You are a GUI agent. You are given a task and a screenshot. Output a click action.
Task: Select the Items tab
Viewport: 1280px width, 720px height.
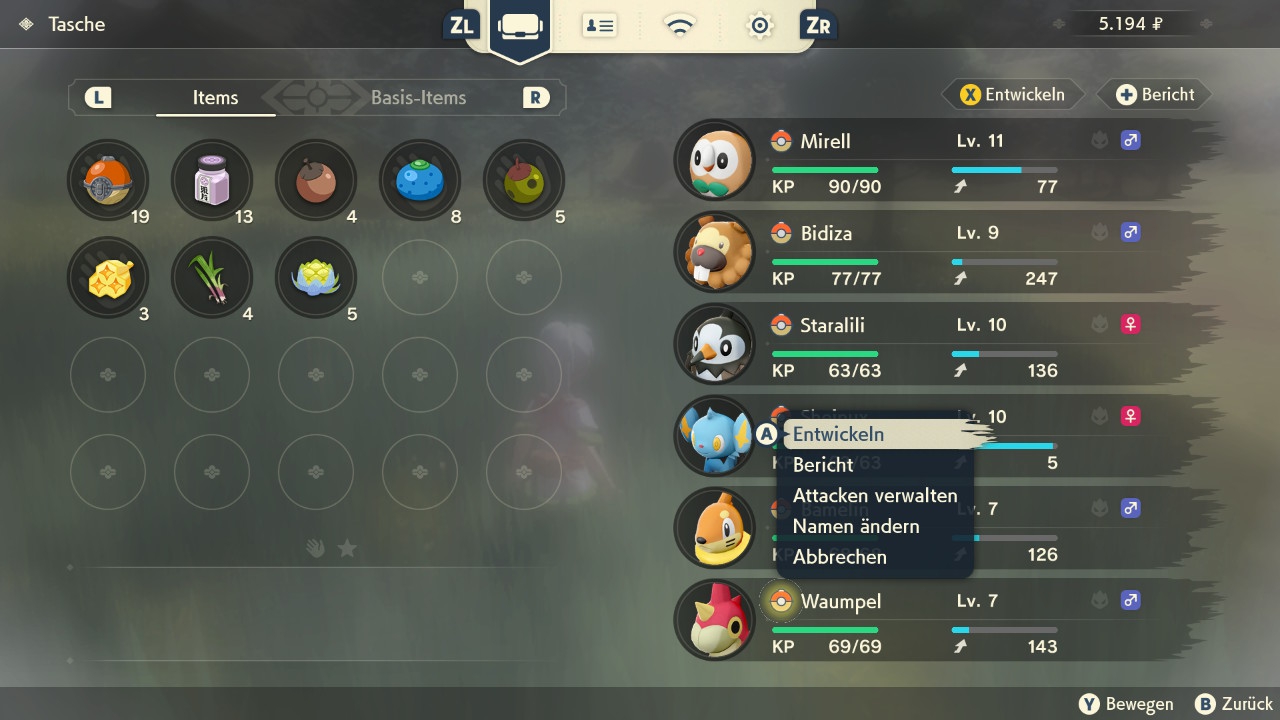click(x=215, y=98)
